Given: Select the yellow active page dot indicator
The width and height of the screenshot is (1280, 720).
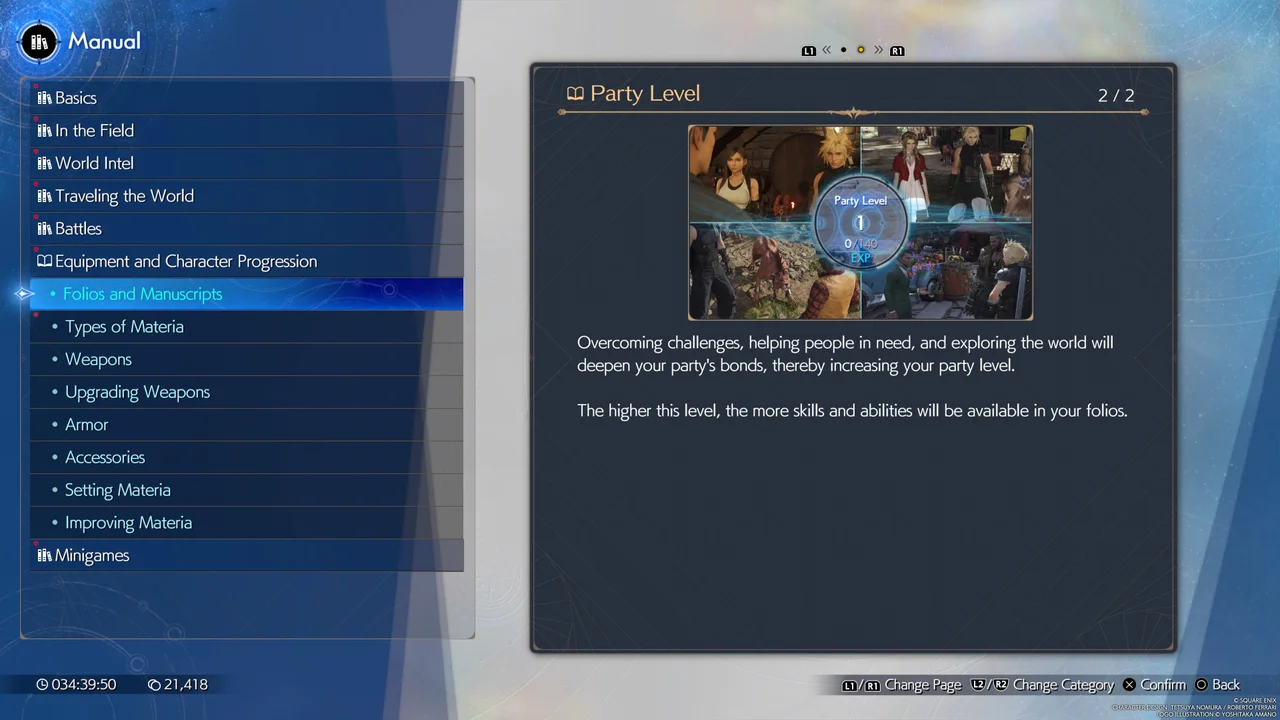Looking at the screenshot, I should 860,50.
